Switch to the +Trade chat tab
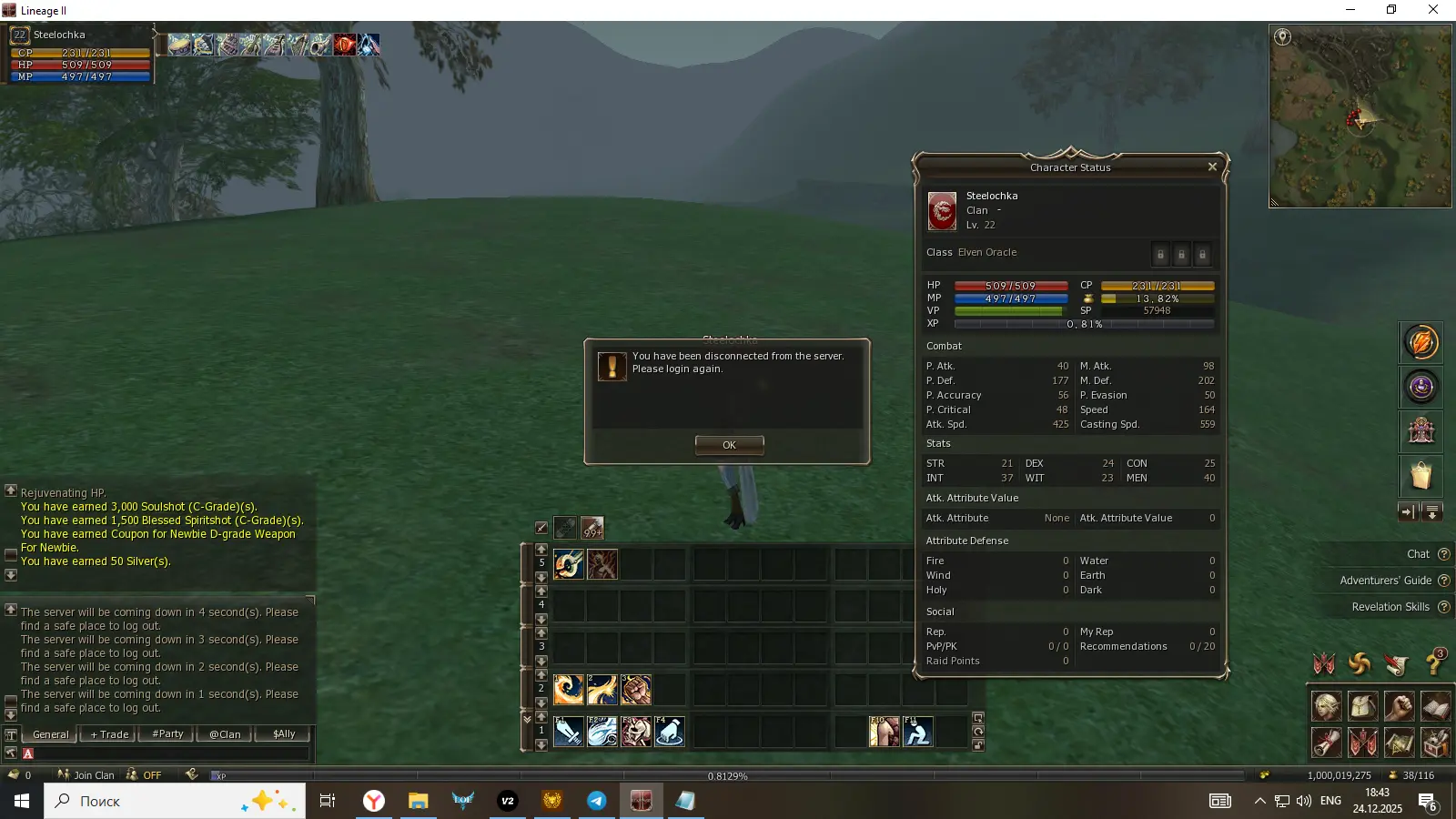Image resolution: width=1456 pixels, height=819 pixels. [109, 734]
